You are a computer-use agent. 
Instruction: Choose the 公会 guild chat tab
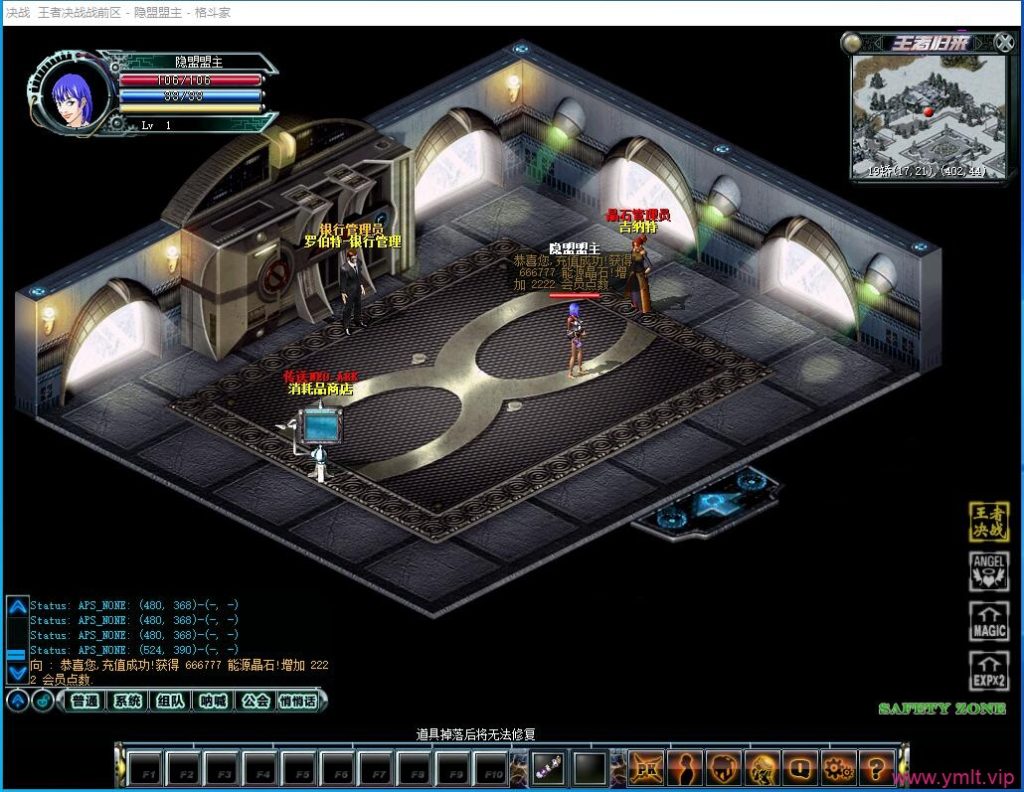point(255,701)
